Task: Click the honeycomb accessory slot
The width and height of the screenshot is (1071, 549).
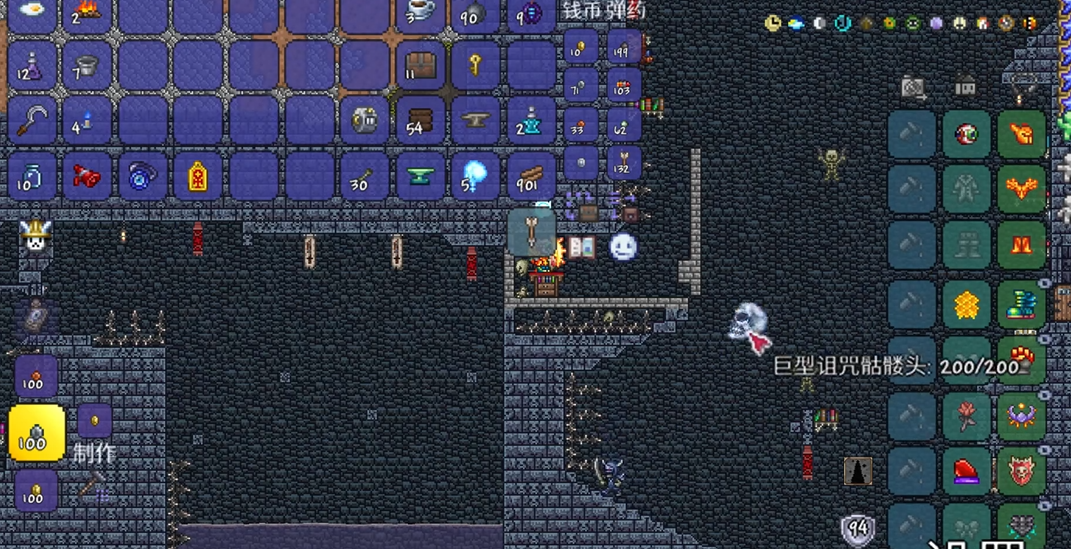Action: coord(966,304)
